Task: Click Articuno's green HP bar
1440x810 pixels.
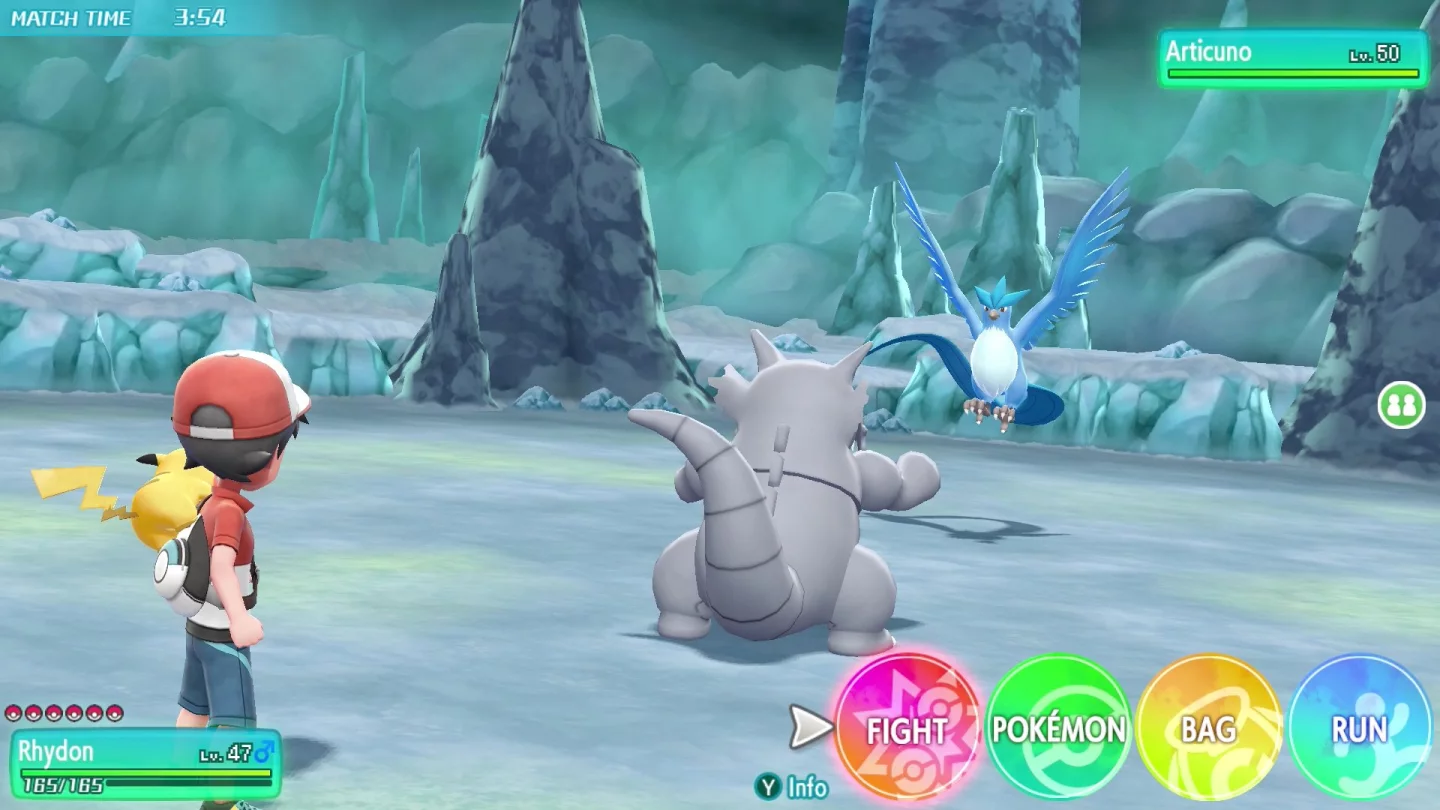Action: point(1290,72)
